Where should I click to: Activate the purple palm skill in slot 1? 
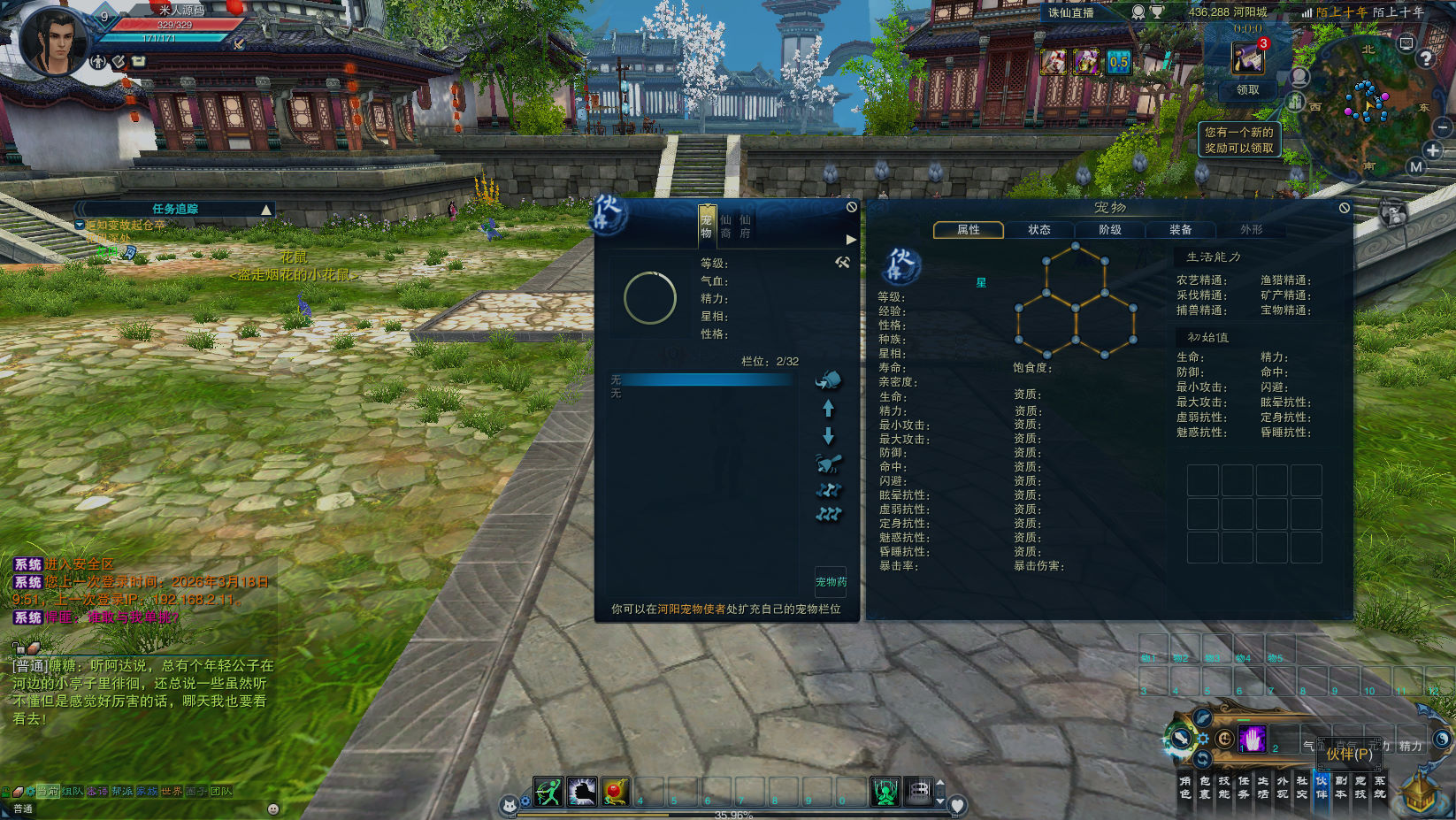point(1252,739)
